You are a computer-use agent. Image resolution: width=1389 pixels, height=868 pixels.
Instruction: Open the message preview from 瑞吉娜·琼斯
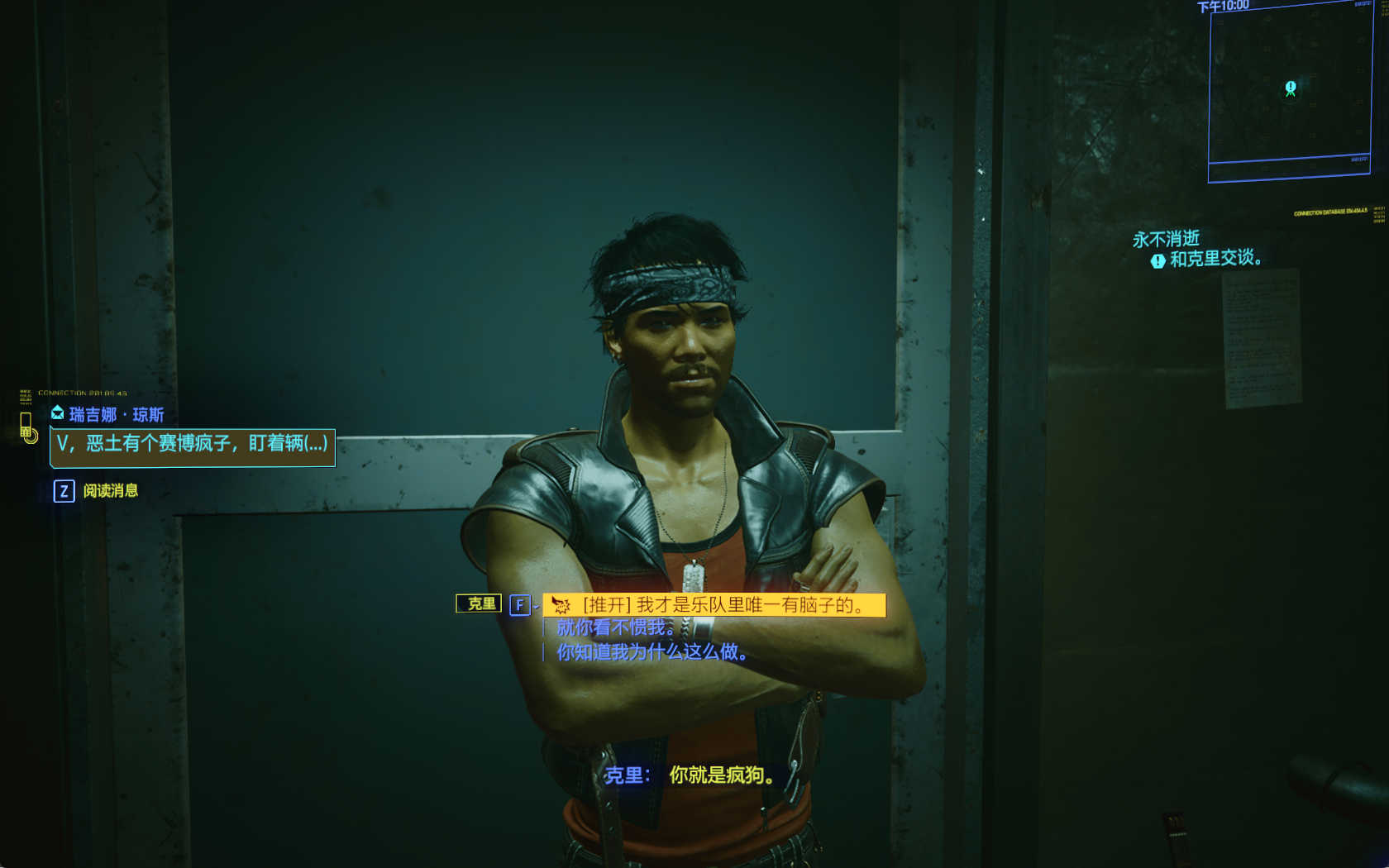(x=193, y=446)
